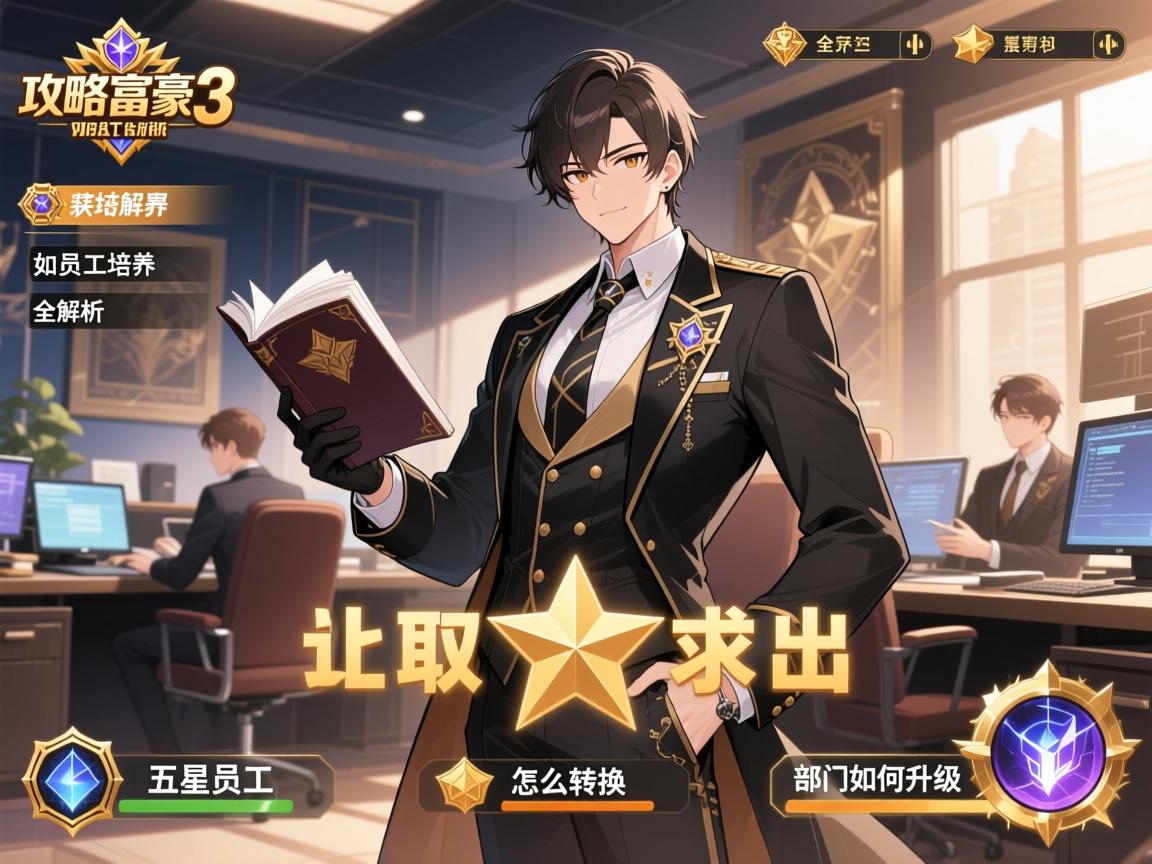
Task: Add gold star currency with plus button
Action: [1107, 45]
